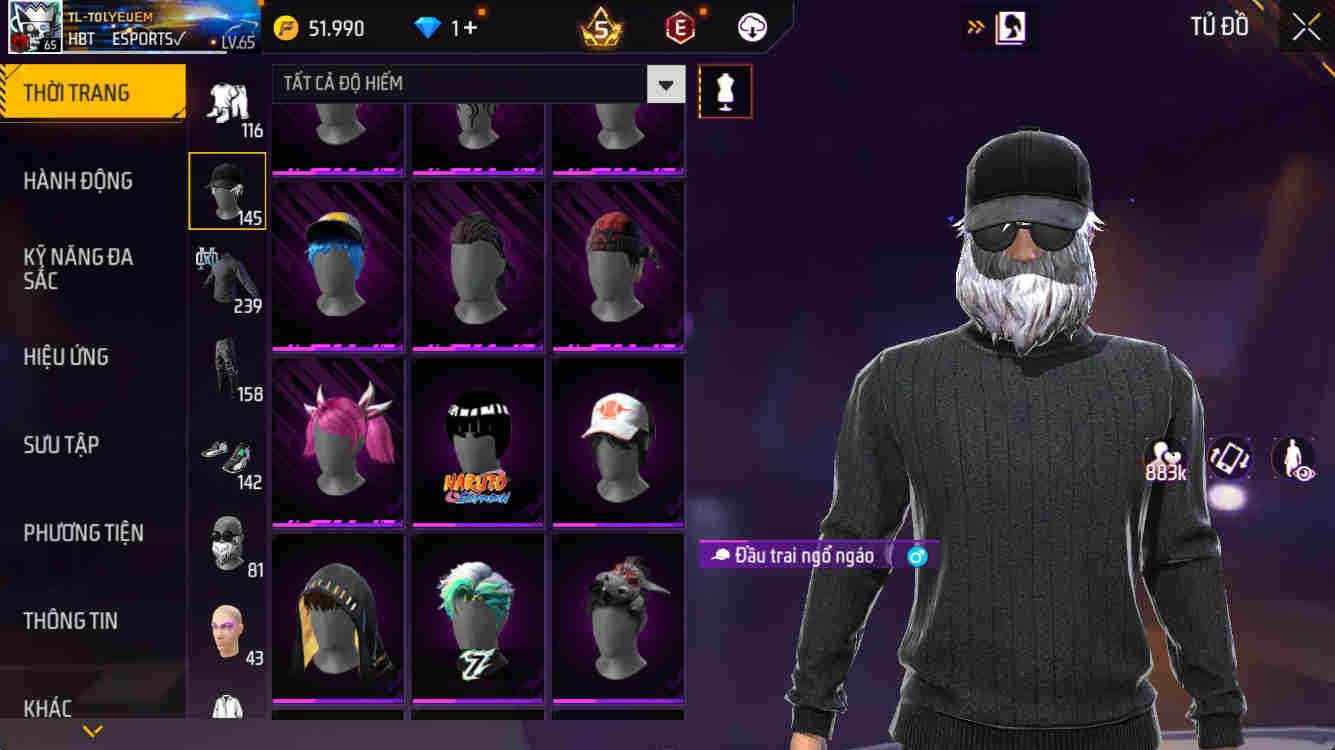Screen dimensions: 1335x750
Task: Toggle the full character view icon
Action: tap(1291, 460)
